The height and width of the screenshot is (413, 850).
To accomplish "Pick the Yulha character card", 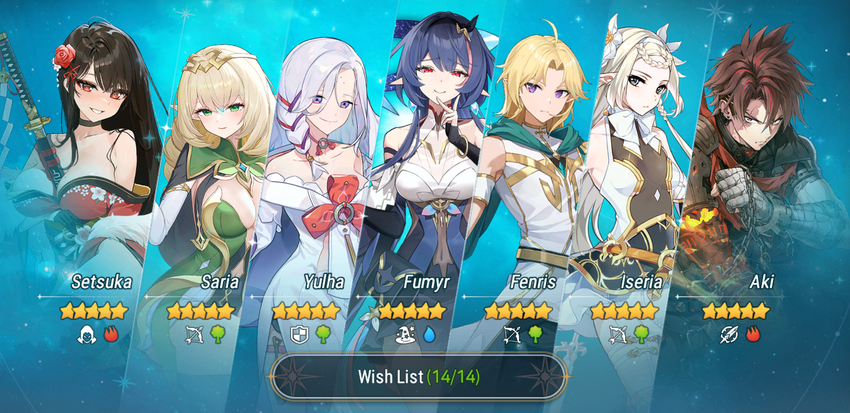I will (310, 180).
